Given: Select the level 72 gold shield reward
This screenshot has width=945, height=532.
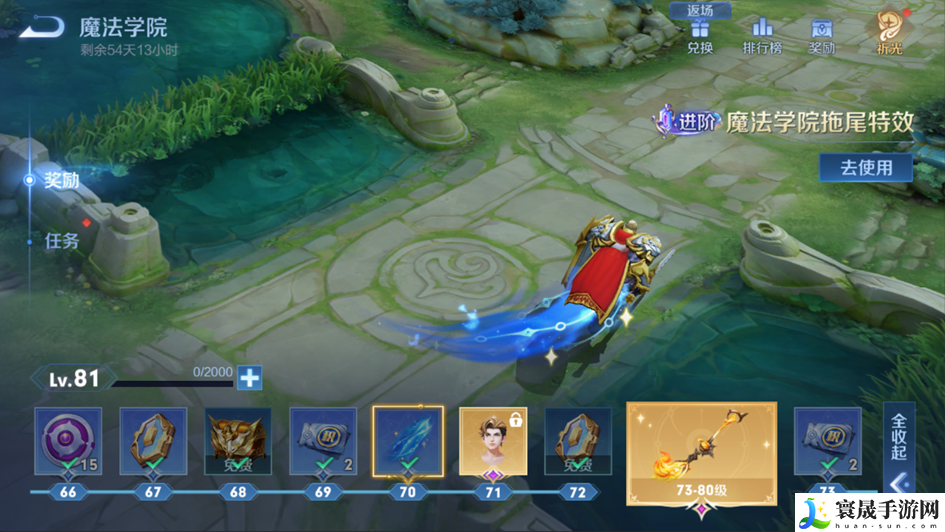Looking at the screenshot, I should (x=577, y=440).
